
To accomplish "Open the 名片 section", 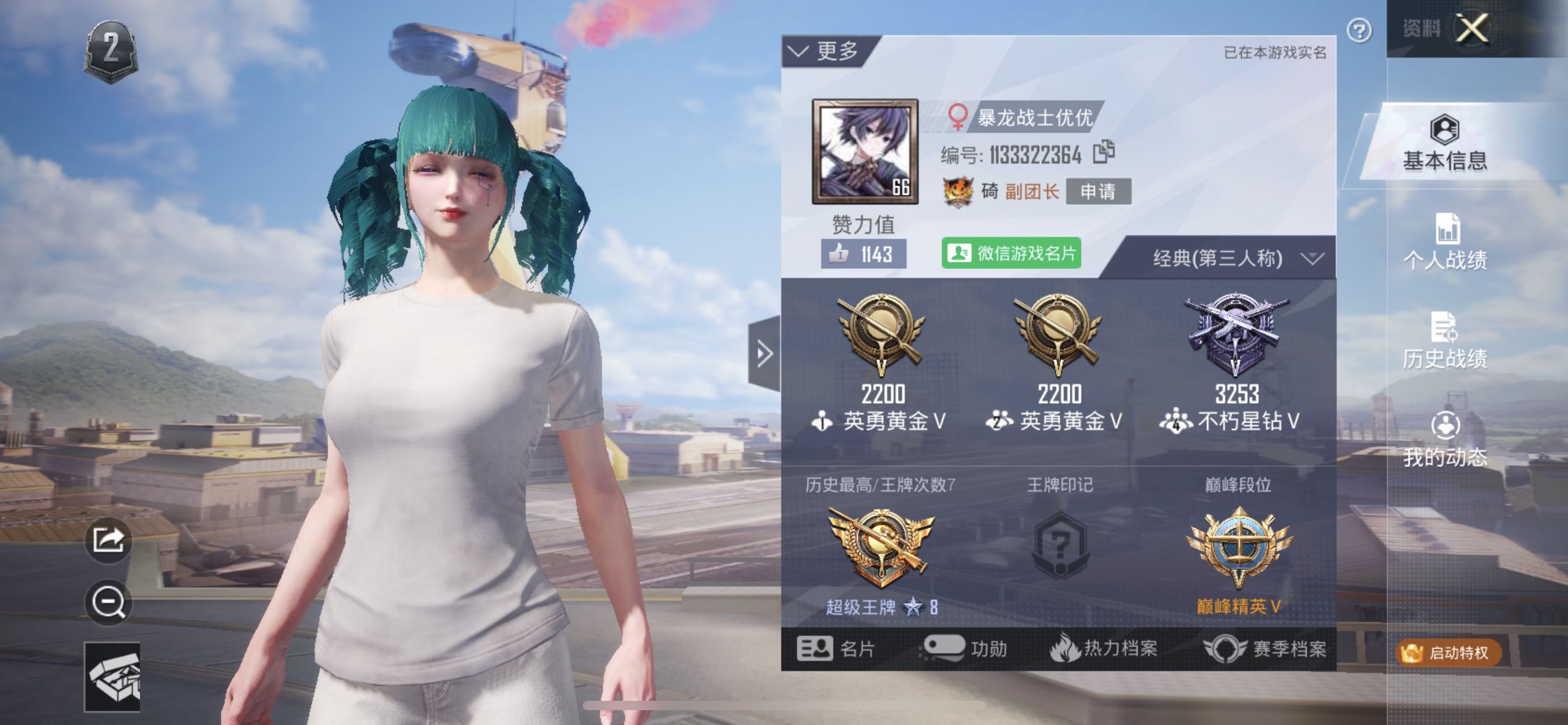I will point(835,649).
